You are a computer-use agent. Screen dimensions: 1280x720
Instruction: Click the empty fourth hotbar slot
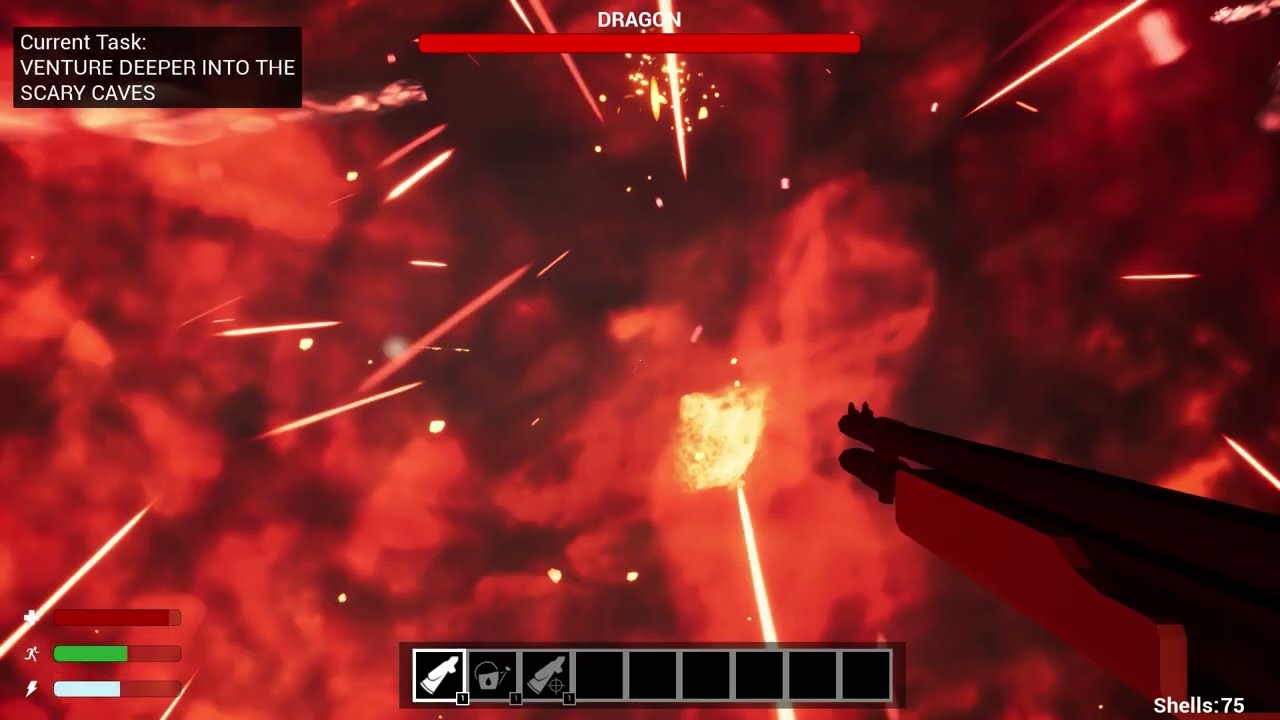click(x=597, y=672)
